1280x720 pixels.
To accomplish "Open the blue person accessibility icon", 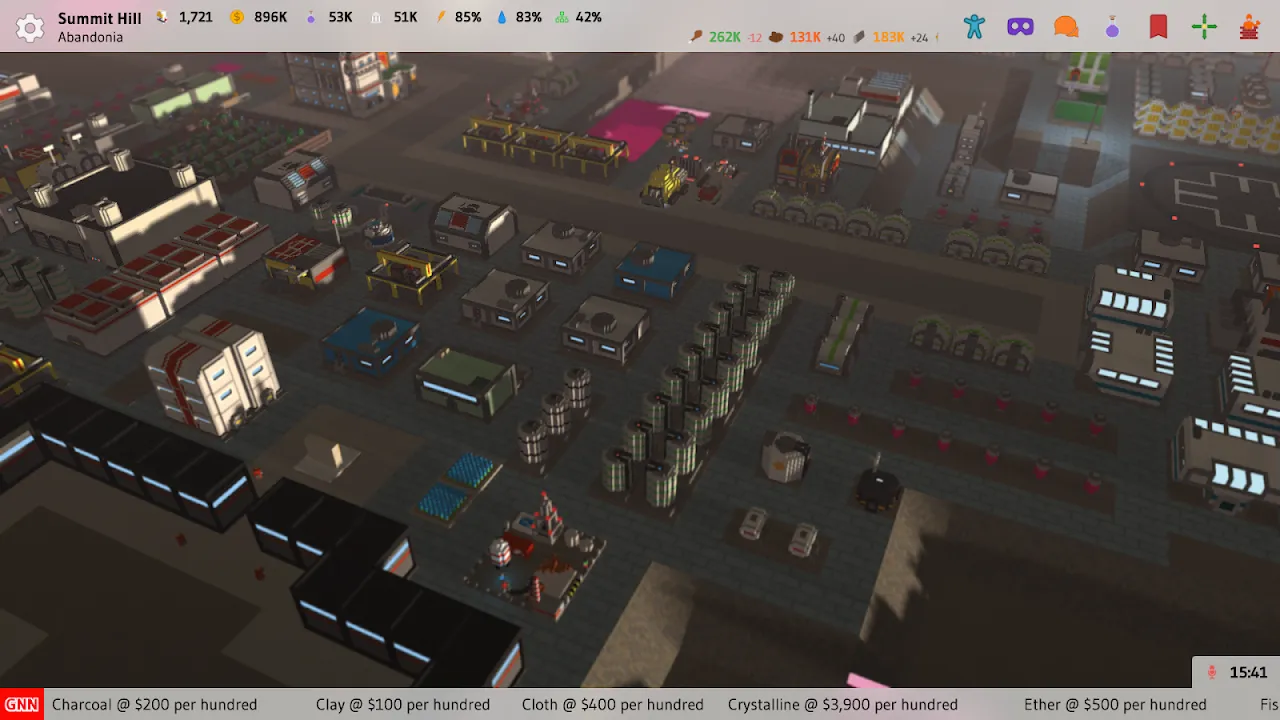I will tap(974, 27).
